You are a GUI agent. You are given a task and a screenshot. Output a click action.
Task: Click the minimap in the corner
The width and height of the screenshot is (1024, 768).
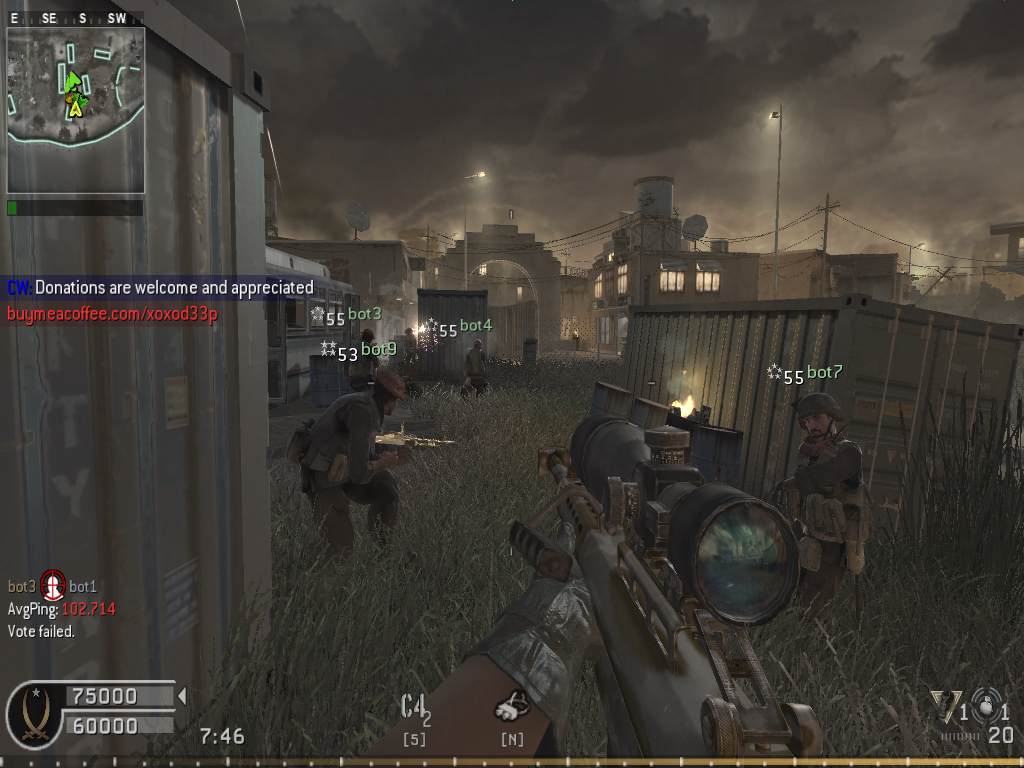pos(76,110)
